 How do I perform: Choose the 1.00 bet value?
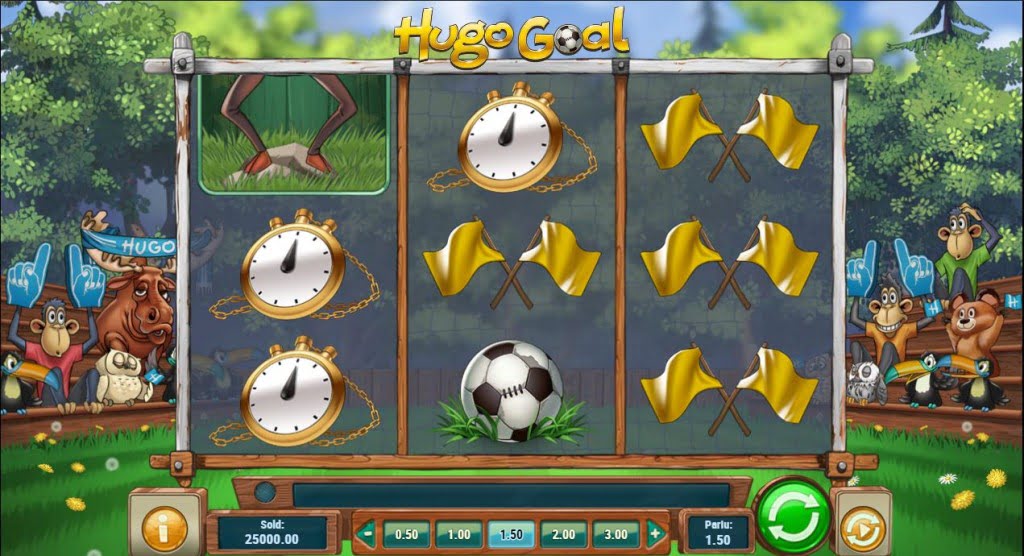[459, 534]
